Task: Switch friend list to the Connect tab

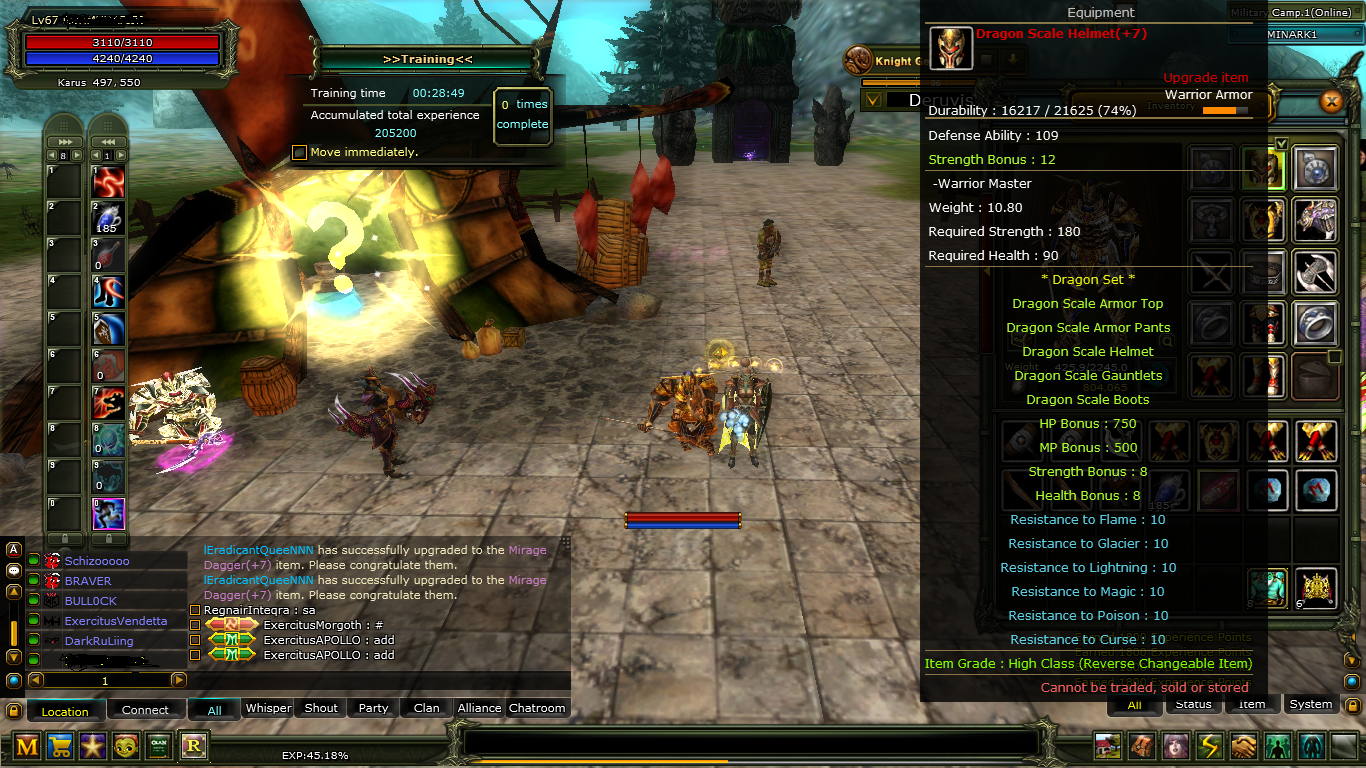Action: 145,710
